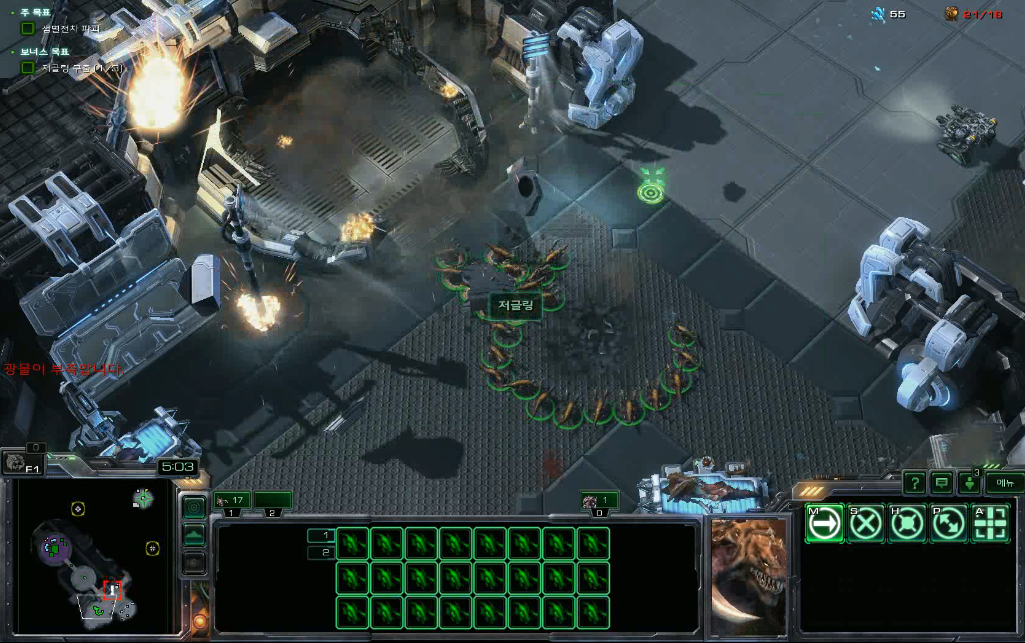Image resolution: width=1025 pixels, height=643 pixels.
Task: Select the Patrol command button
Action: click(x=948, y=523)
